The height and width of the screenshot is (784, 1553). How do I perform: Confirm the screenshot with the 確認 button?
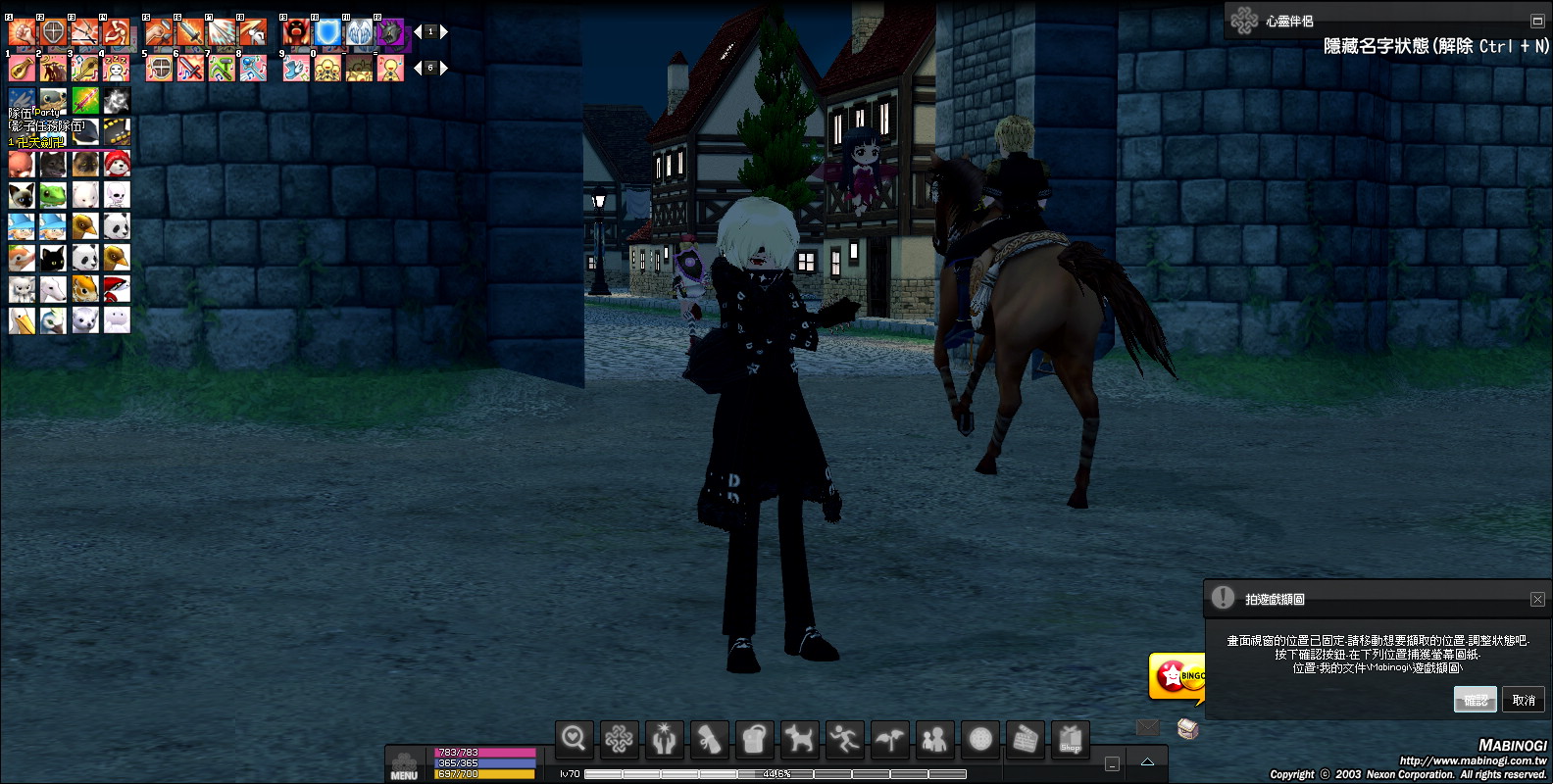(1475, 699)
